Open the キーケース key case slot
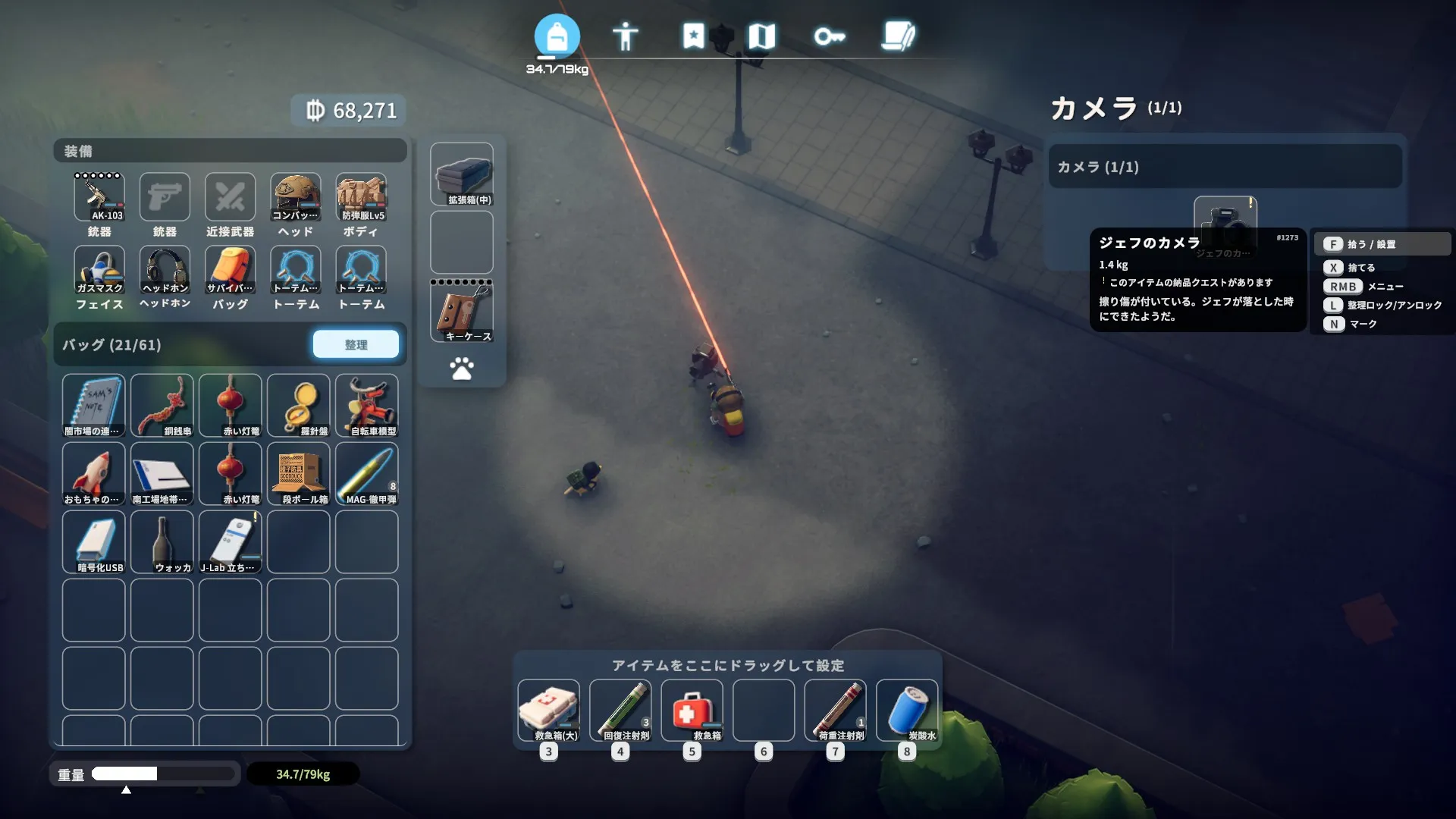 pyautogui.click(x=462, y=311)
